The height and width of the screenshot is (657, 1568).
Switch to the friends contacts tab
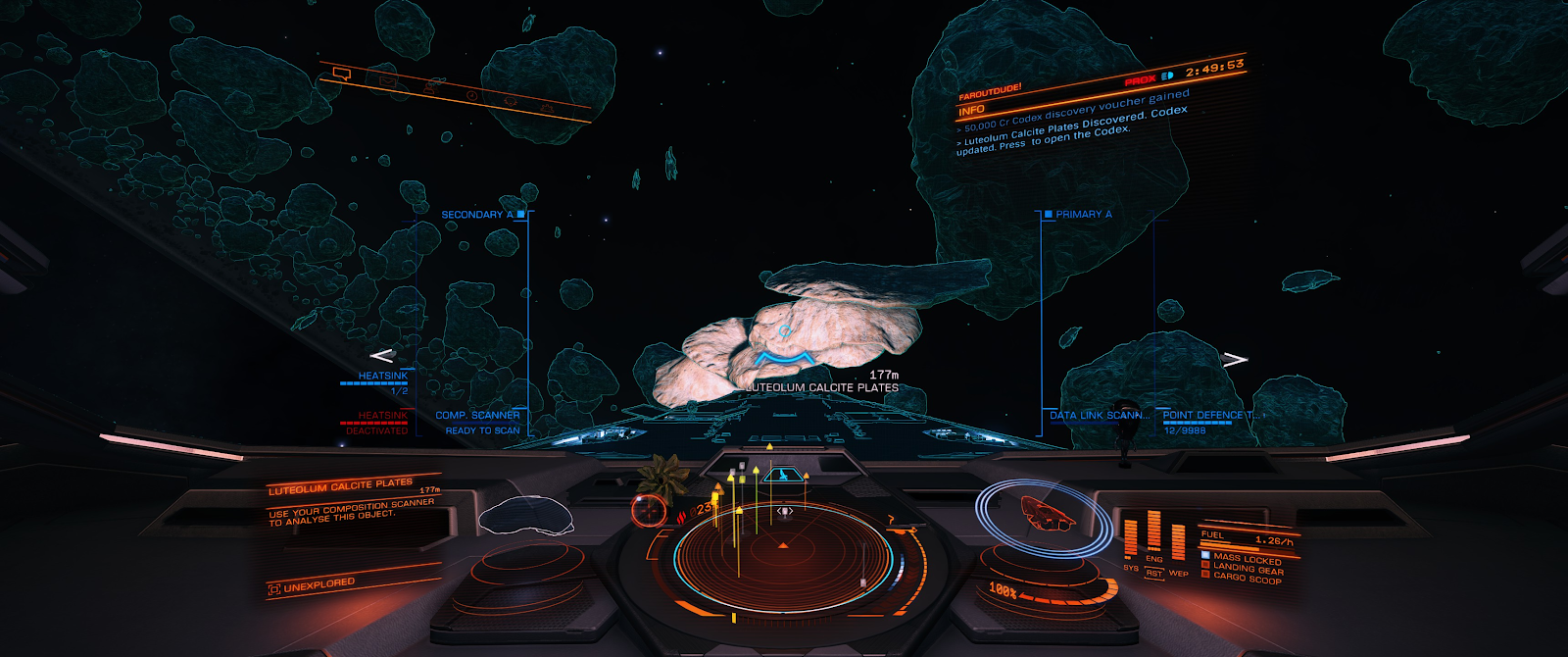click(x=431, y=87)
